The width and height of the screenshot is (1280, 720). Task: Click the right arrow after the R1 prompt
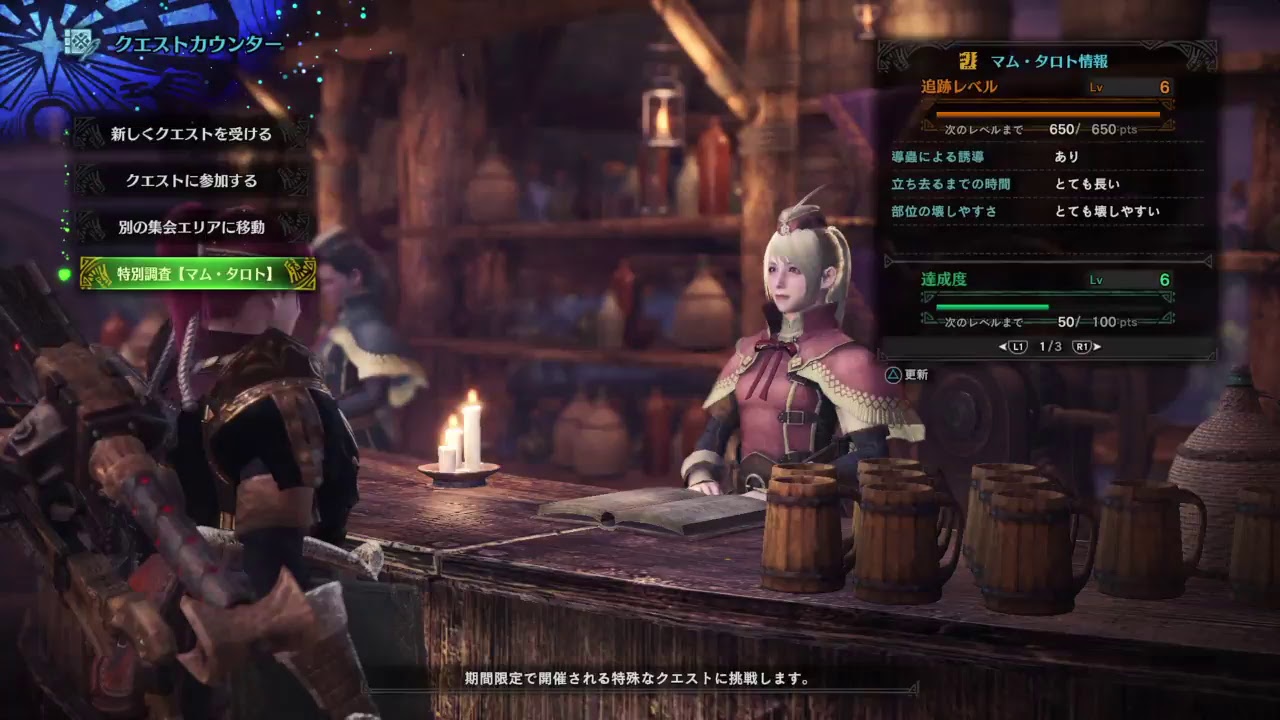tap(1096, 347)
